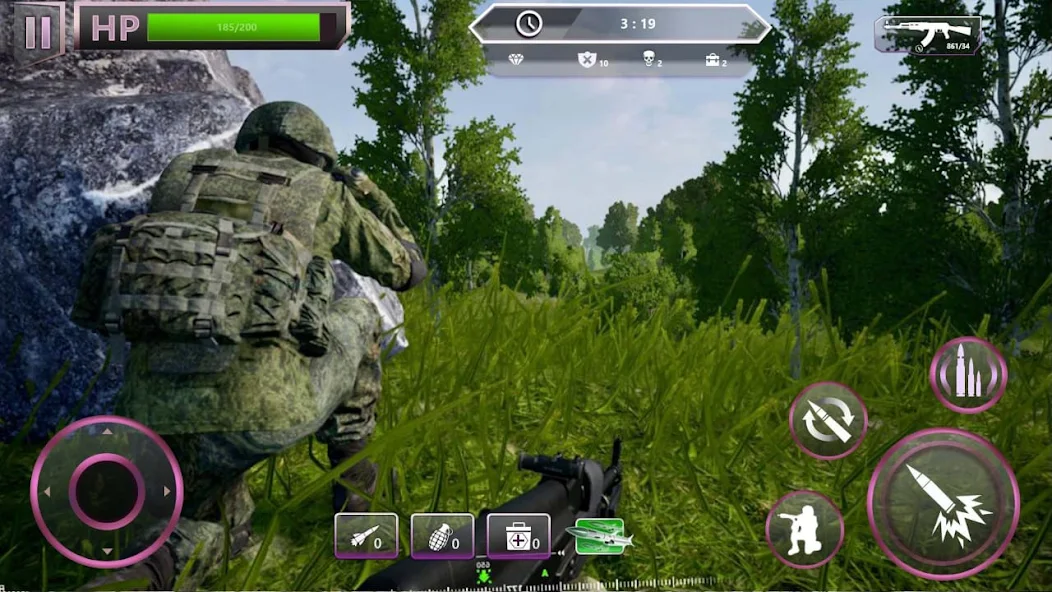Select the rocket item slot
The width and height of the screenshot is (1052, 592).
click(x=366, y=536)
